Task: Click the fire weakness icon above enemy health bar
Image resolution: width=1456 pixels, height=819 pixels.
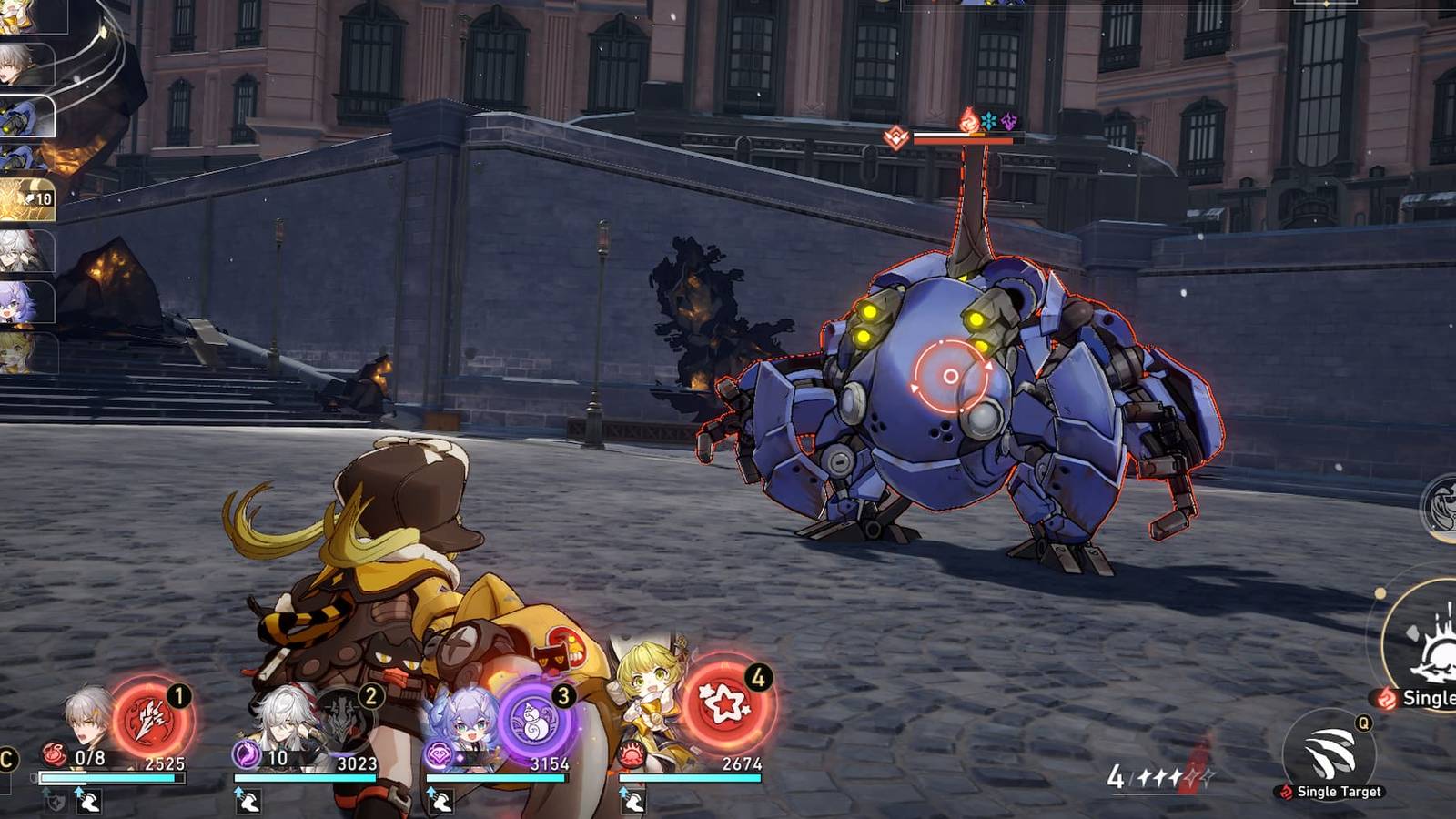Action: [969, 119]
